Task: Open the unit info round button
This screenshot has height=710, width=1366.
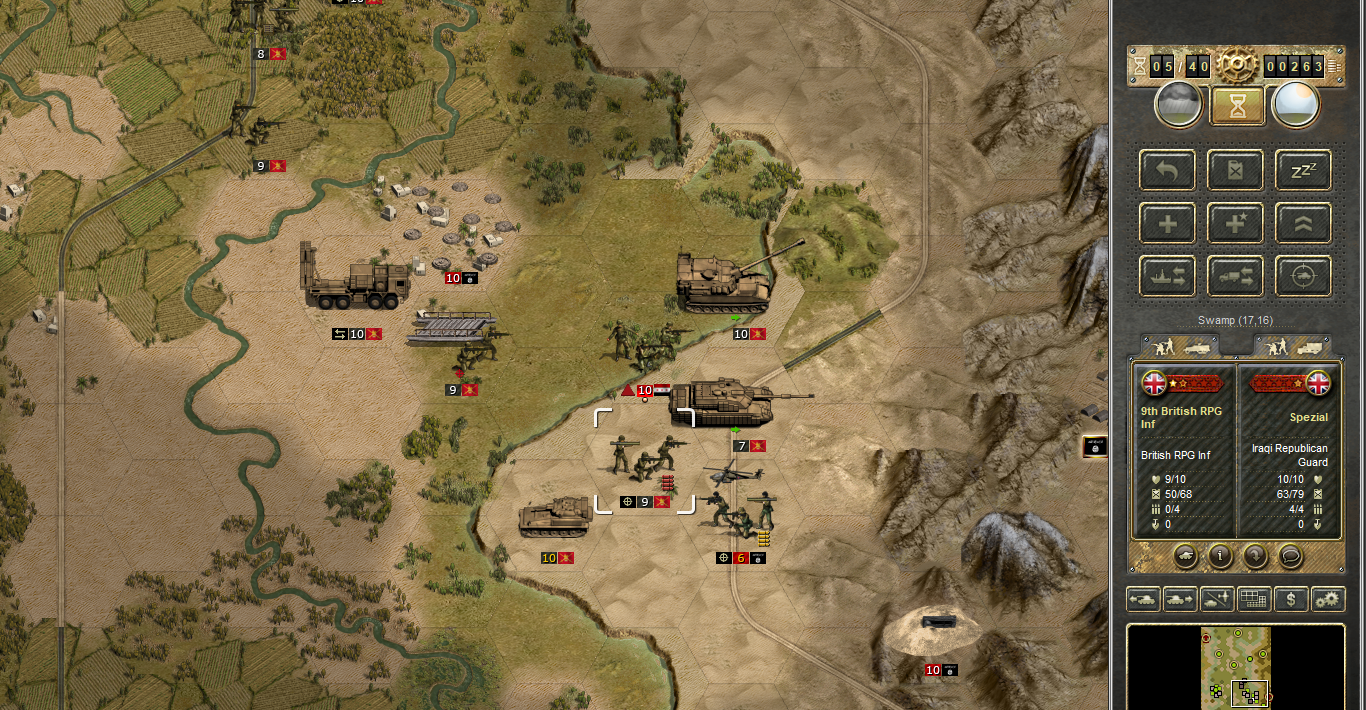Action: click(x=1219, y=555)
